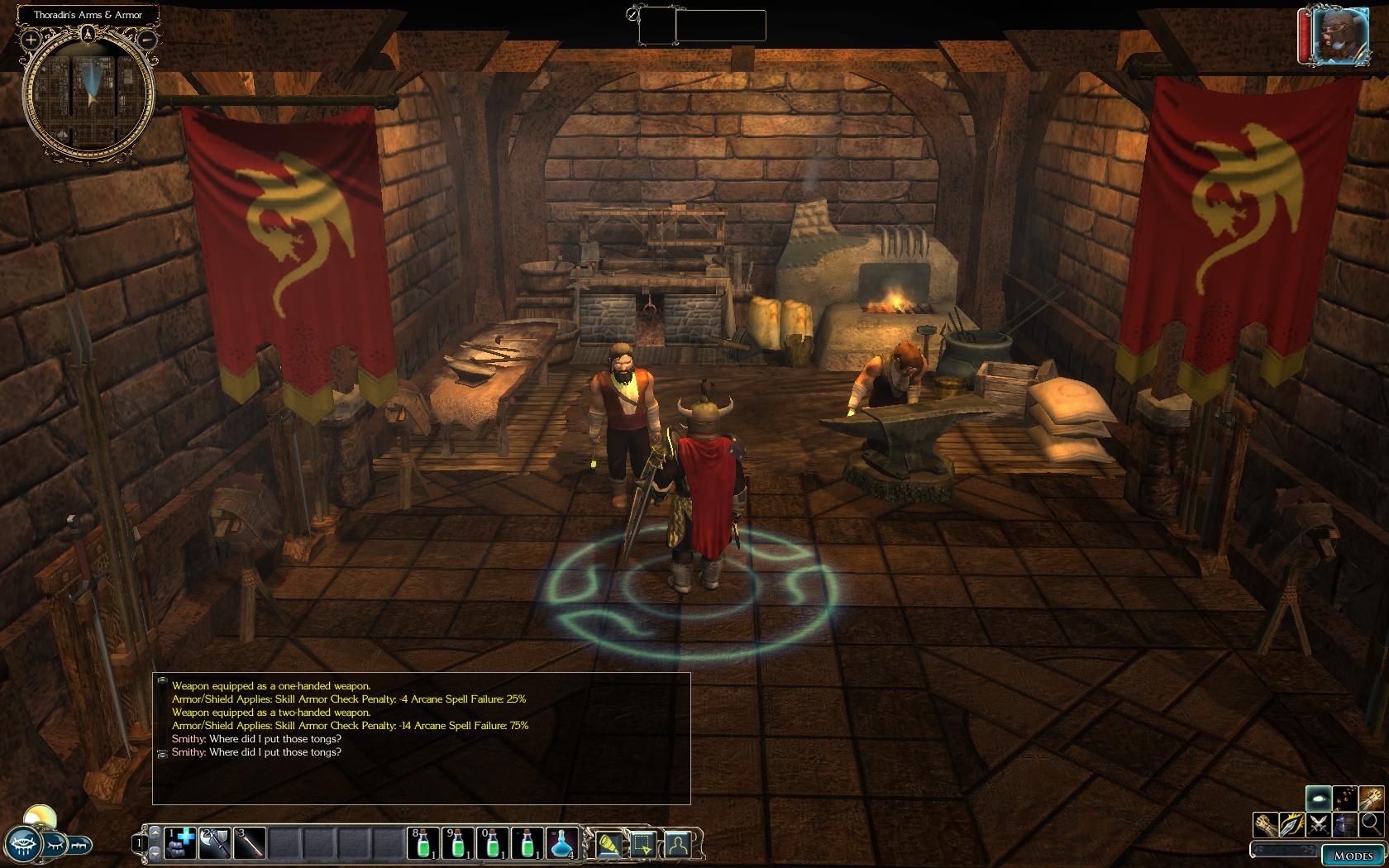Activate the magnifying glass search mode
Viewport: 1389px width, 868px height.
1371,823
